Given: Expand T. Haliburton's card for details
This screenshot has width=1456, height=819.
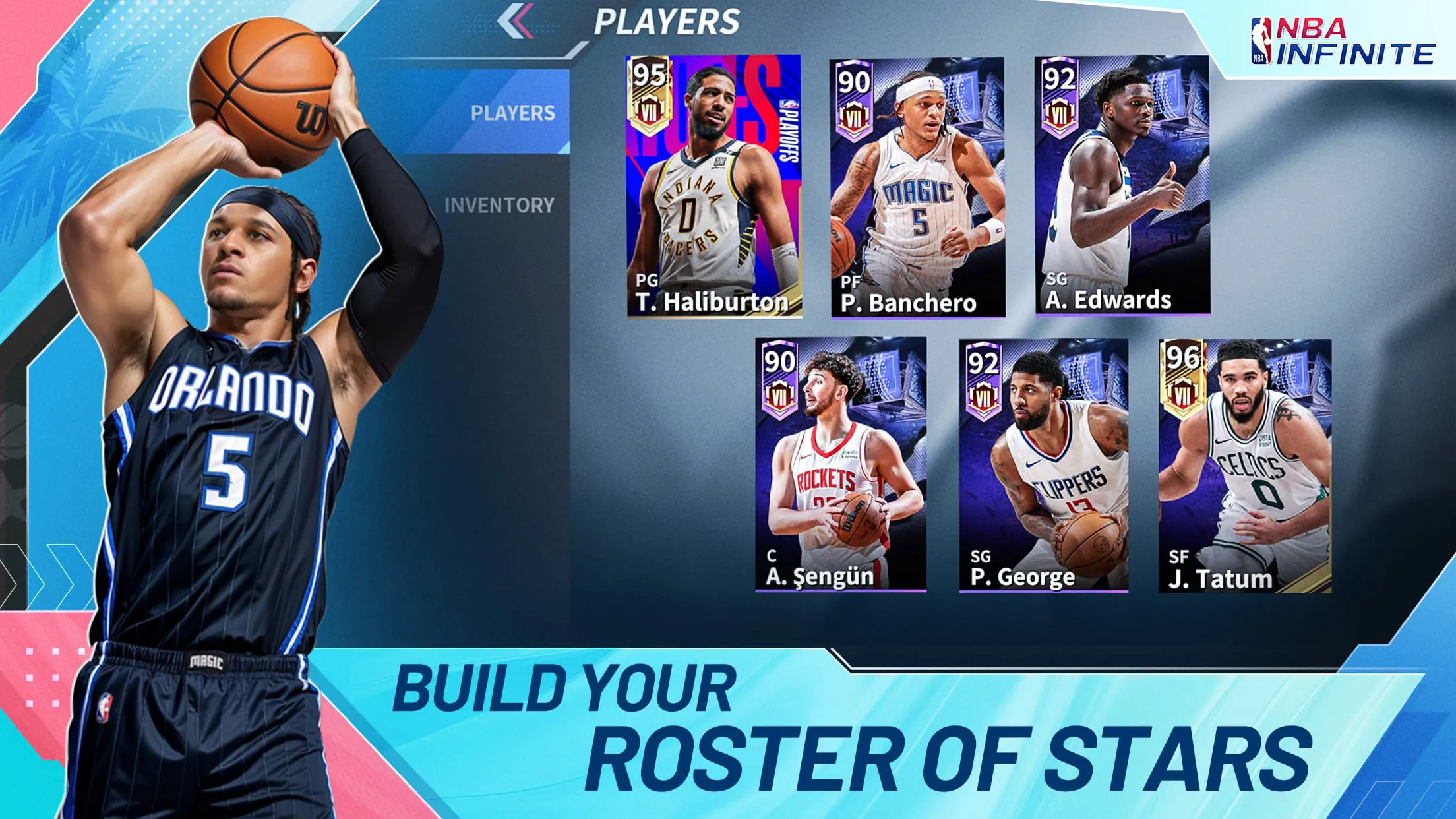Looking at the screenshot, I should (712, 185).
